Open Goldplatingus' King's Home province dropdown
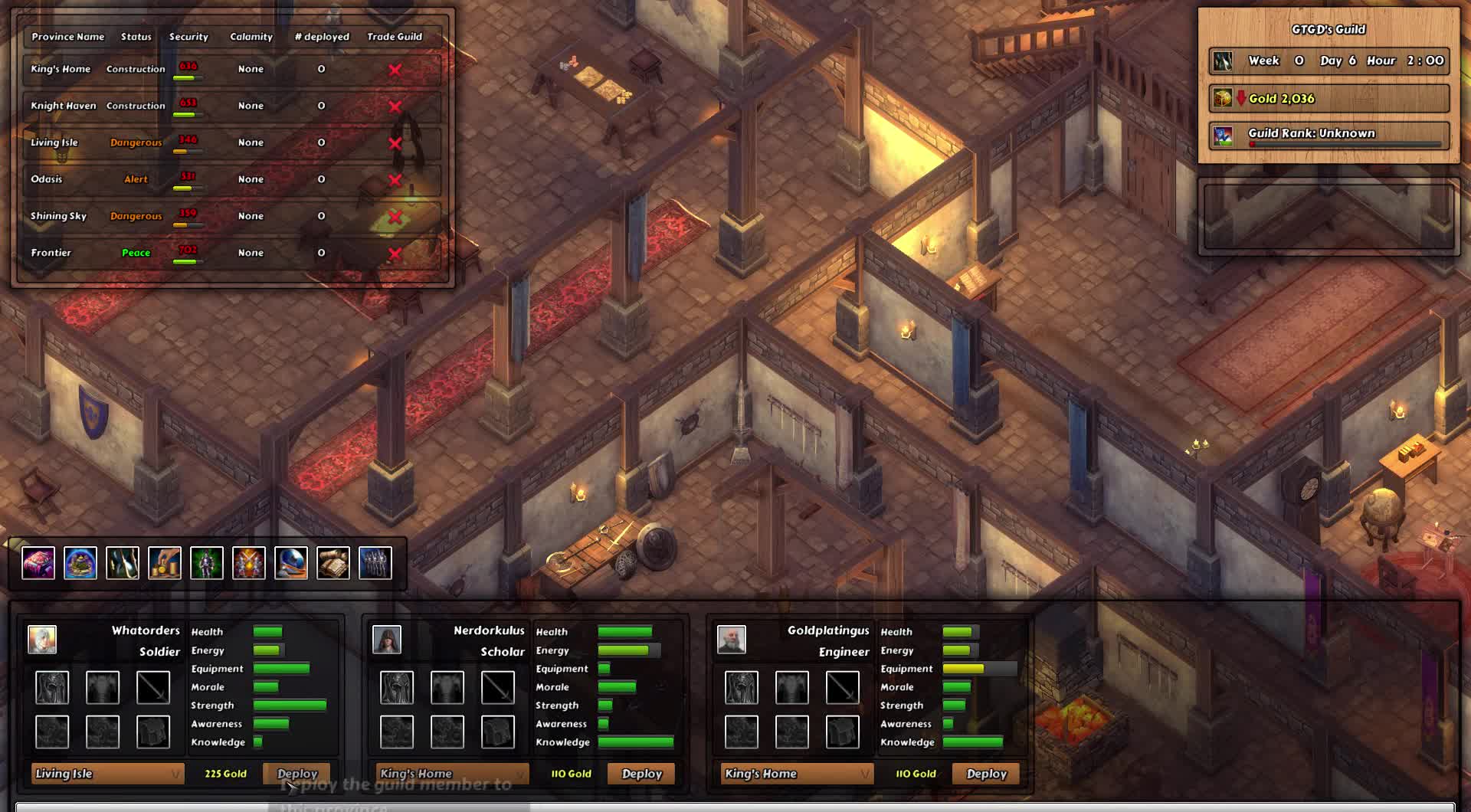This screenshot has width=1471, height=812. click(797, 774)
